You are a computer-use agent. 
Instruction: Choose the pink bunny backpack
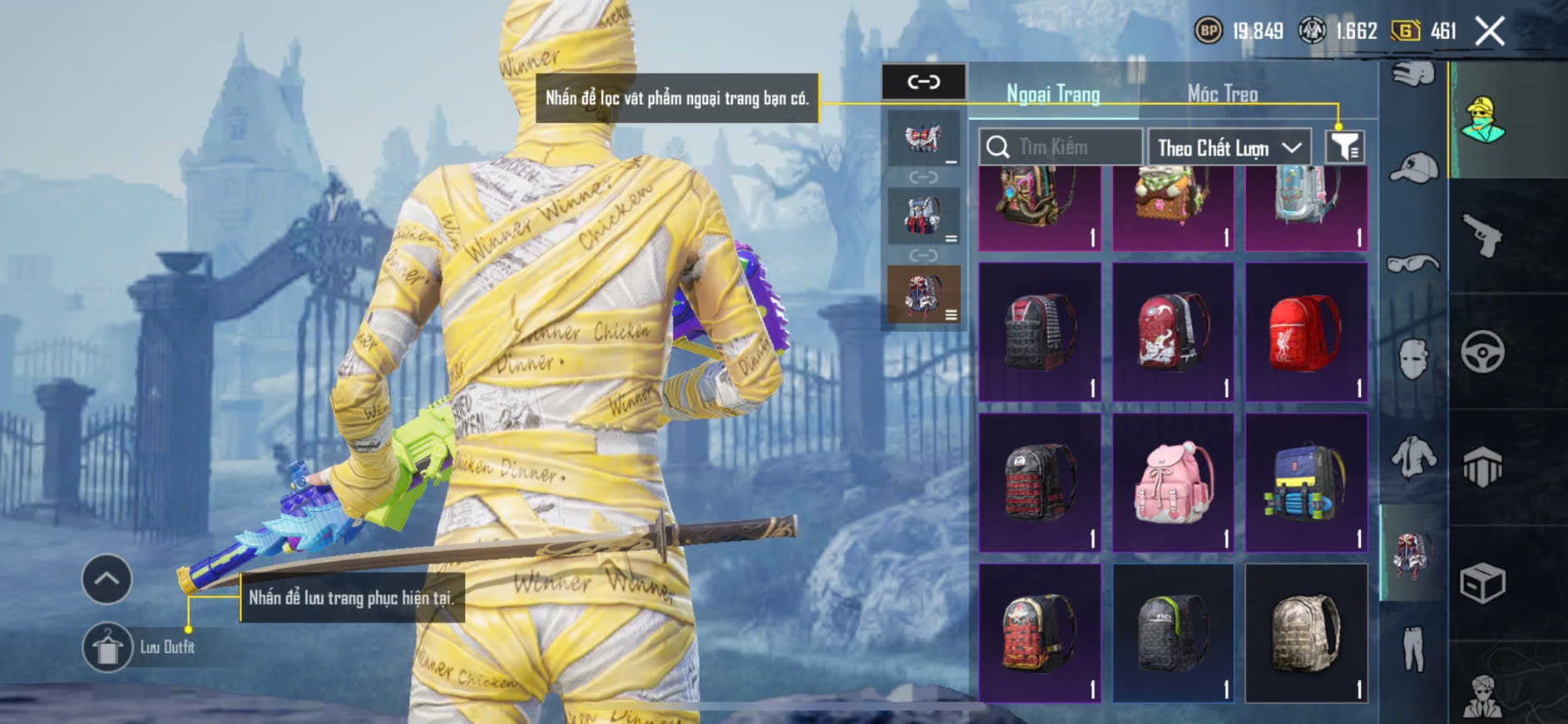pos(1173,483)
